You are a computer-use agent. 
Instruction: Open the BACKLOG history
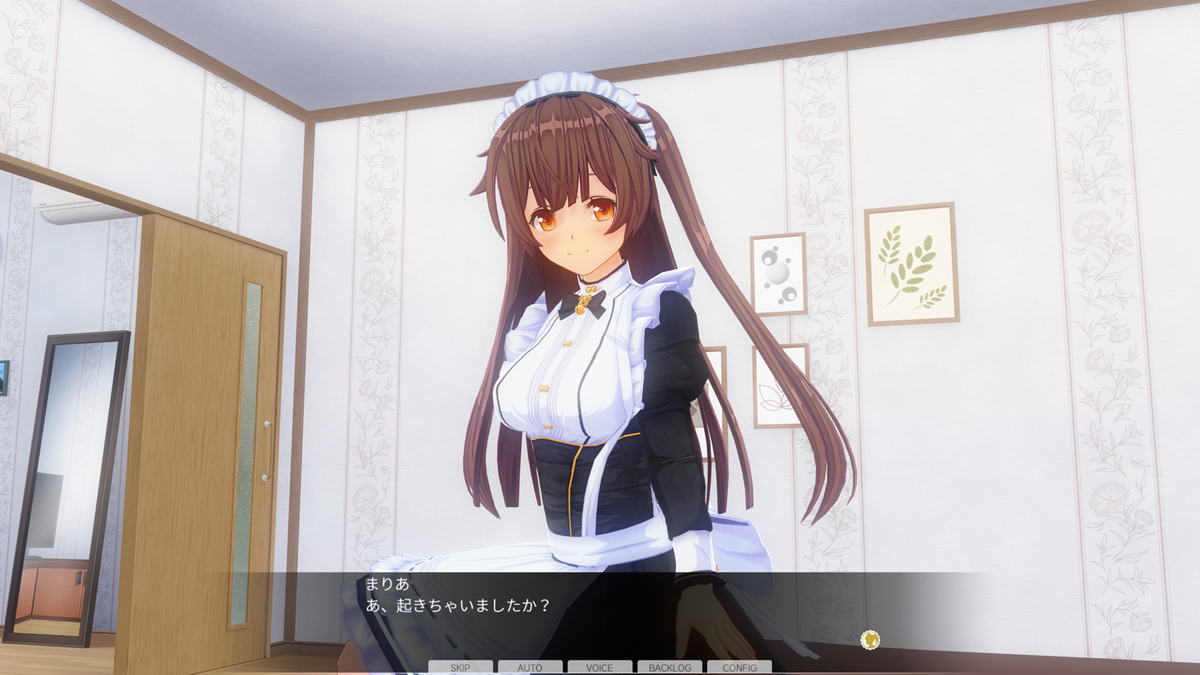click(669, 667)
